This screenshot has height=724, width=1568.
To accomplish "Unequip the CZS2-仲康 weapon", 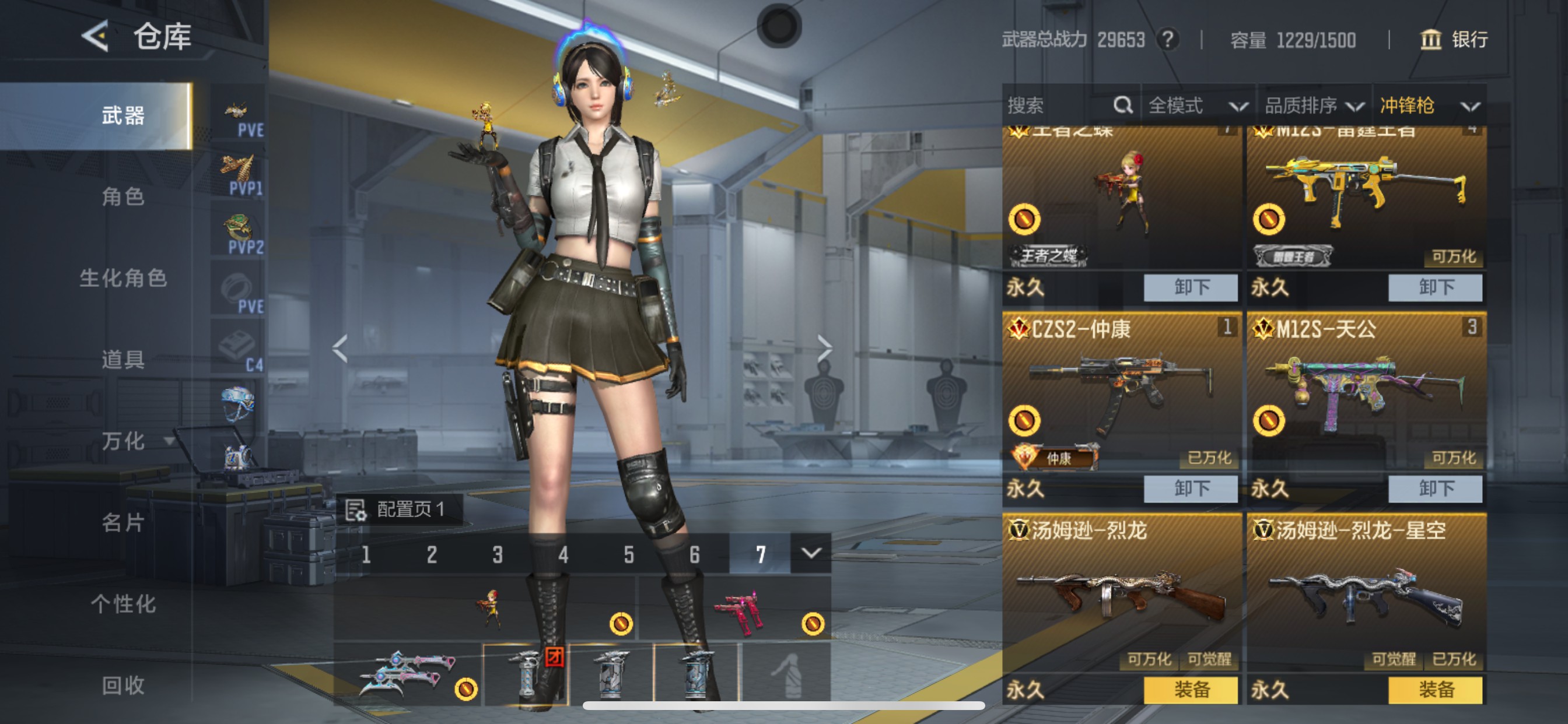I will (x=1190, y=488).
